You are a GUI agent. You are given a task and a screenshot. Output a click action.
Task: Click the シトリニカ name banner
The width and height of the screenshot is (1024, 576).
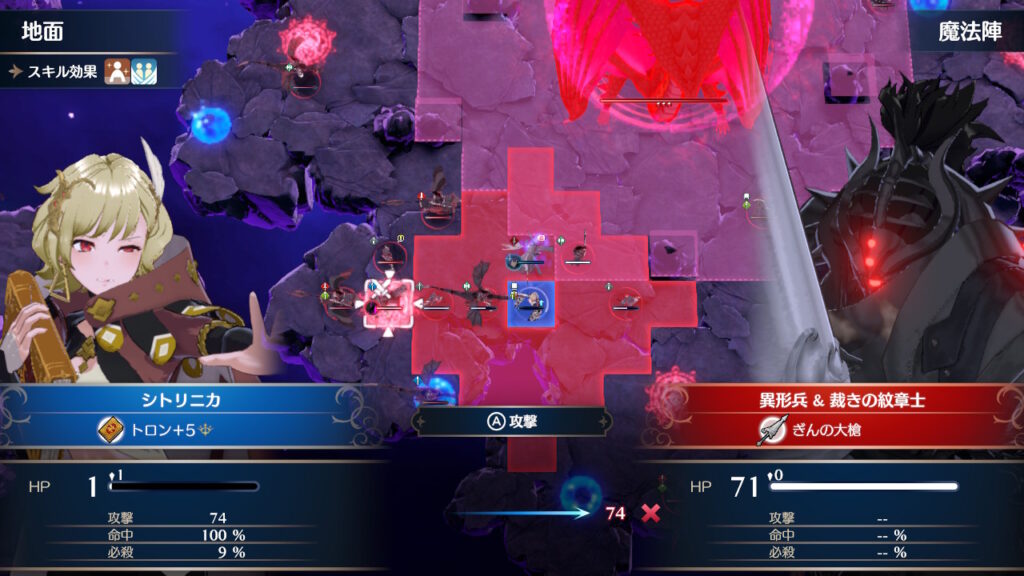190,400
